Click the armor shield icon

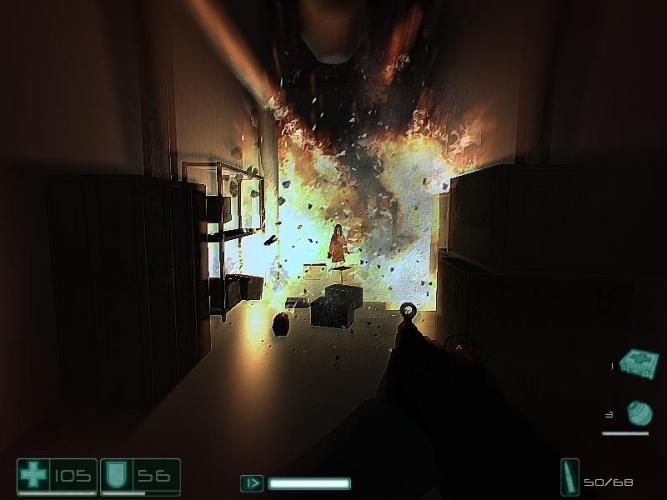116,476
